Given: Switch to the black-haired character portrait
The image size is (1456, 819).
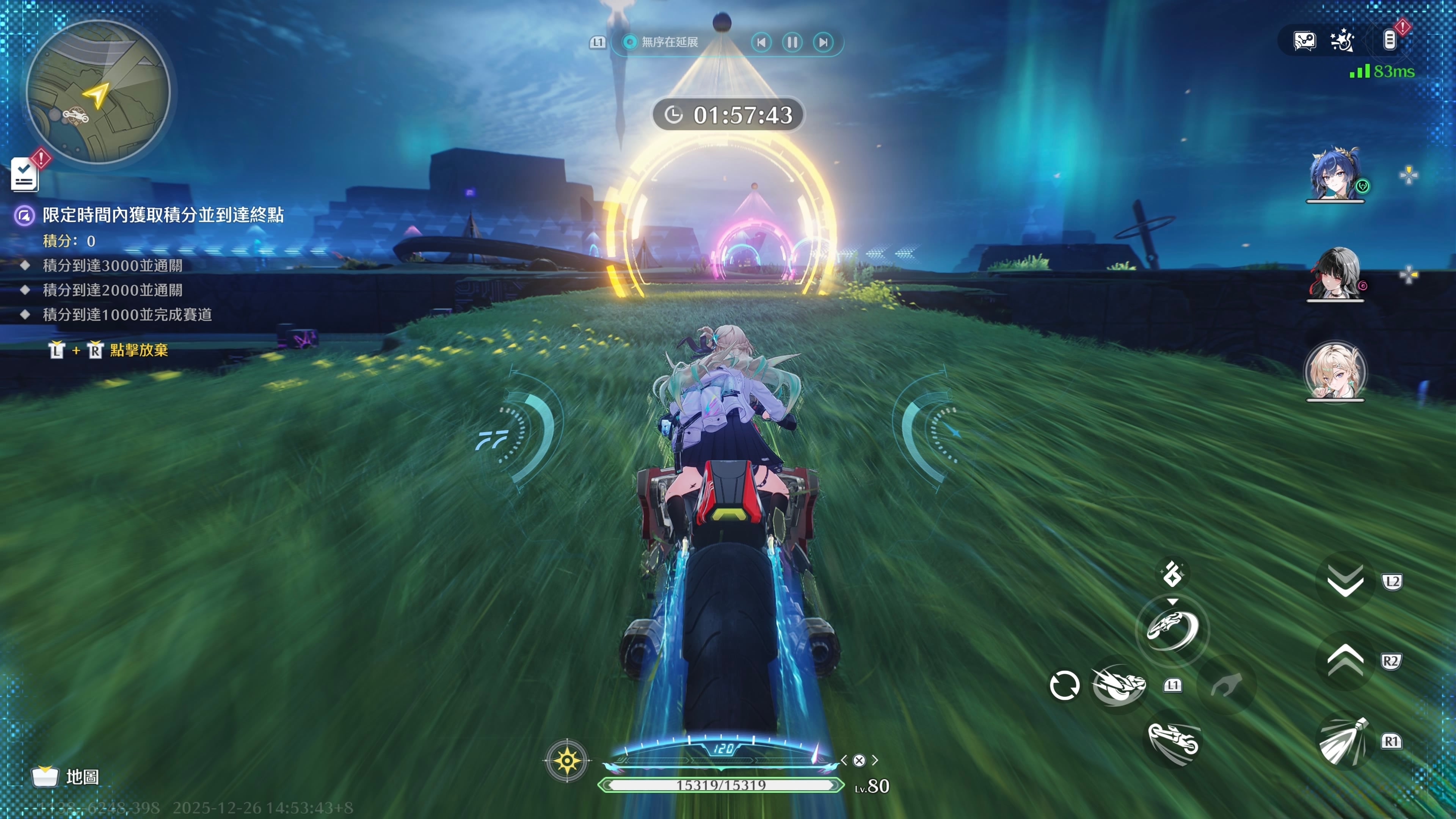Looking at the screenshot, I should (x=1335, y=273).
